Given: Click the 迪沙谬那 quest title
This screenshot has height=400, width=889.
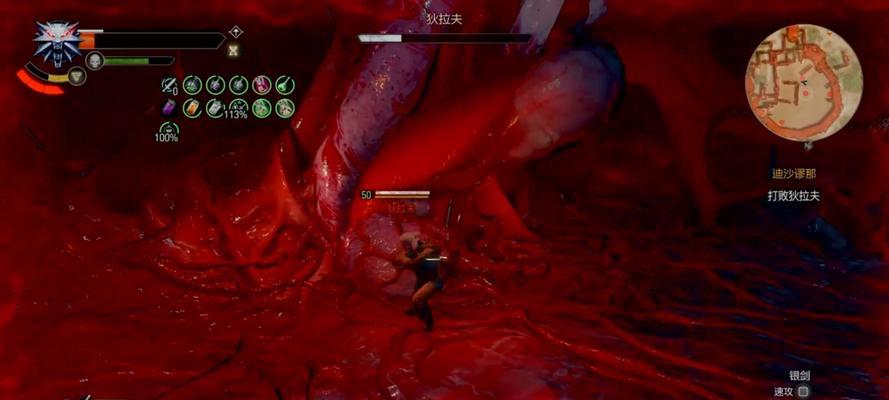Looking at the screenshot, I should tap(795, 173).
